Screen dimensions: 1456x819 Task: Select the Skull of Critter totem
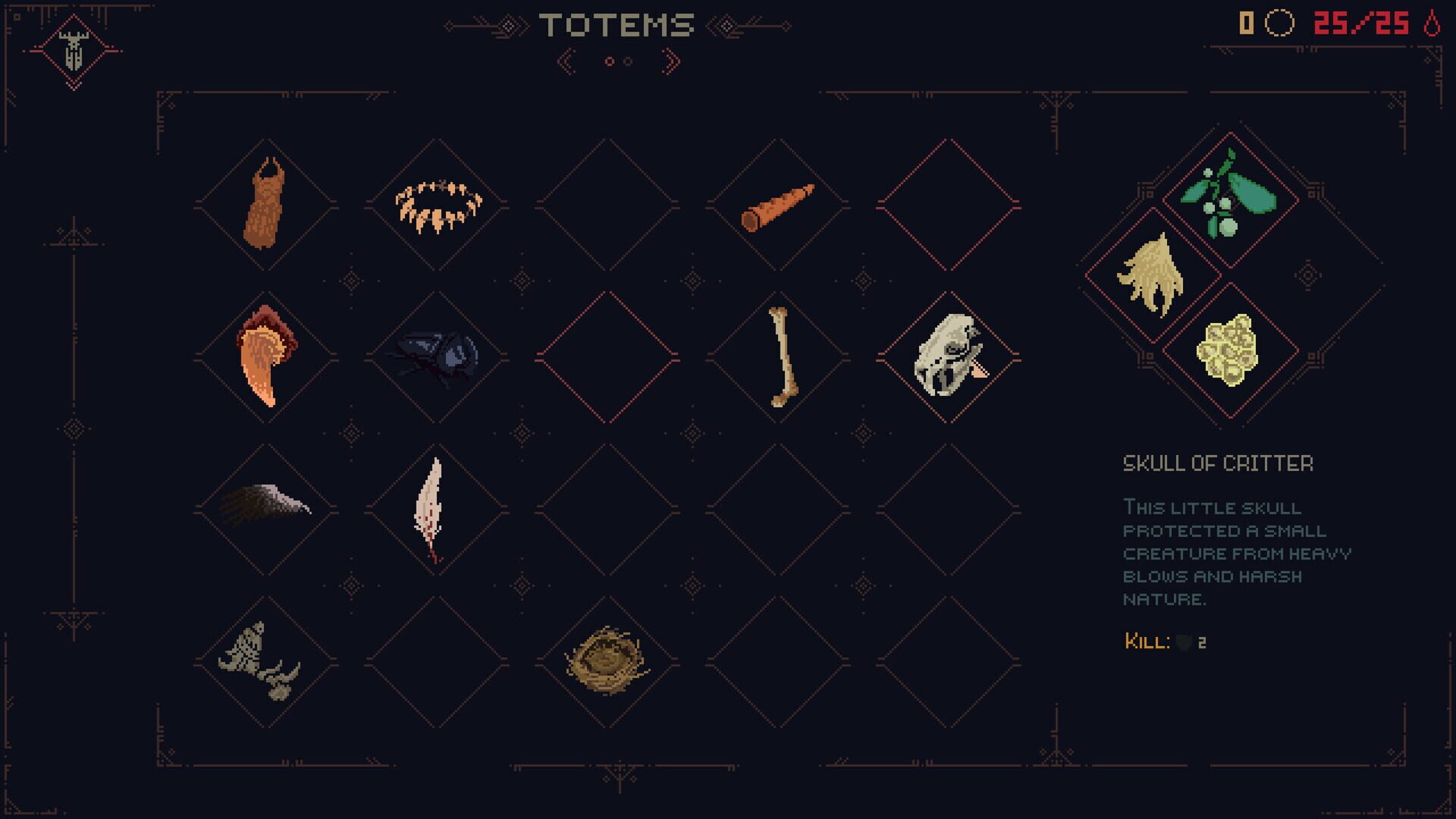pyautogui.click(x=948, y=356)
